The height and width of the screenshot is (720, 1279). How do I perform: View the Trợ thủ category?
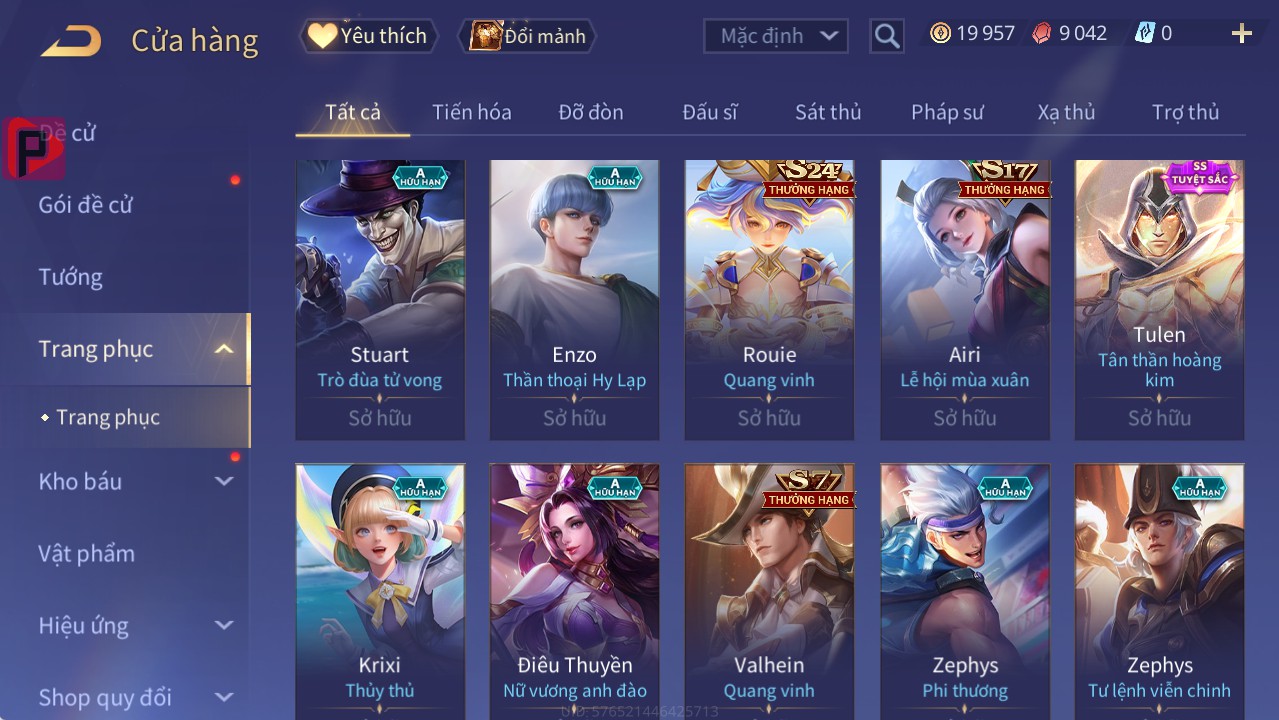[x=1185, y=112]
